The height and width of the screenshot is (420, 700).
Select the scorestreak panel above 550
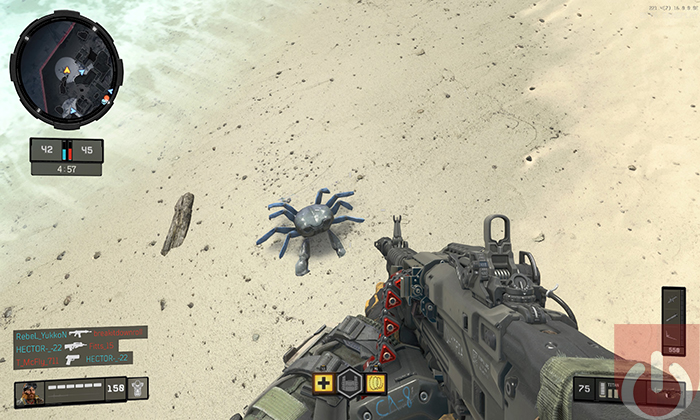(x=674, y=313)
